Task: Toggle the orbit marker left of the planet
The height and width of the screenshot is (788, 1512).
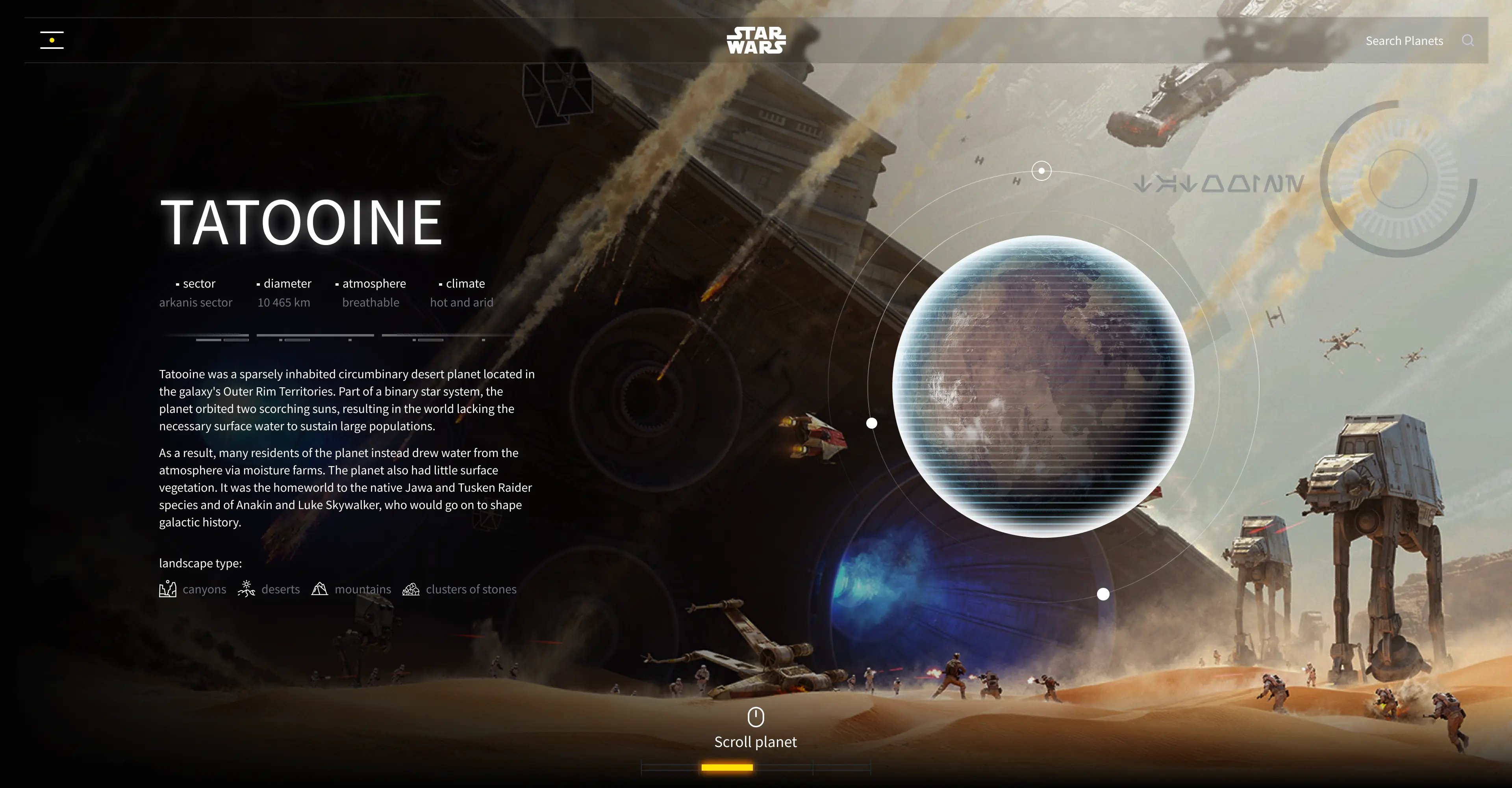Action: [872, 422]
